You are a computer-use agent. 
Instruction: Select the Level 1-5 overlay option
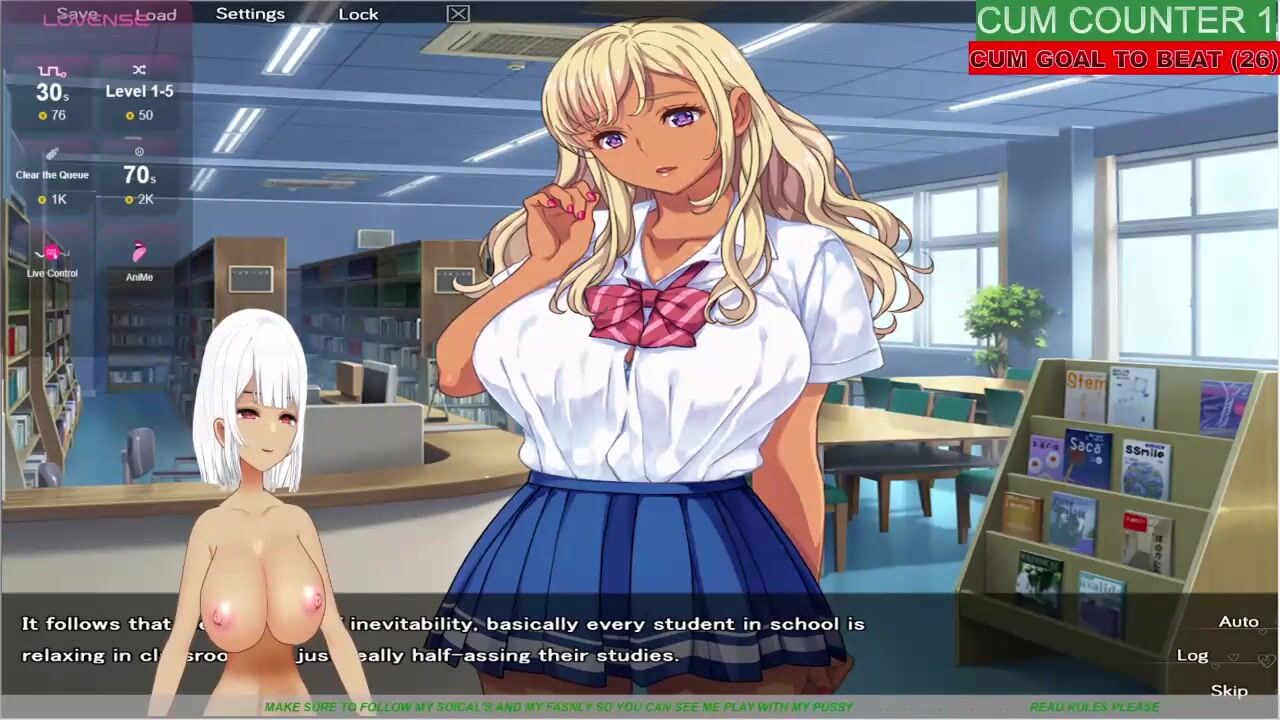[139, 91]
